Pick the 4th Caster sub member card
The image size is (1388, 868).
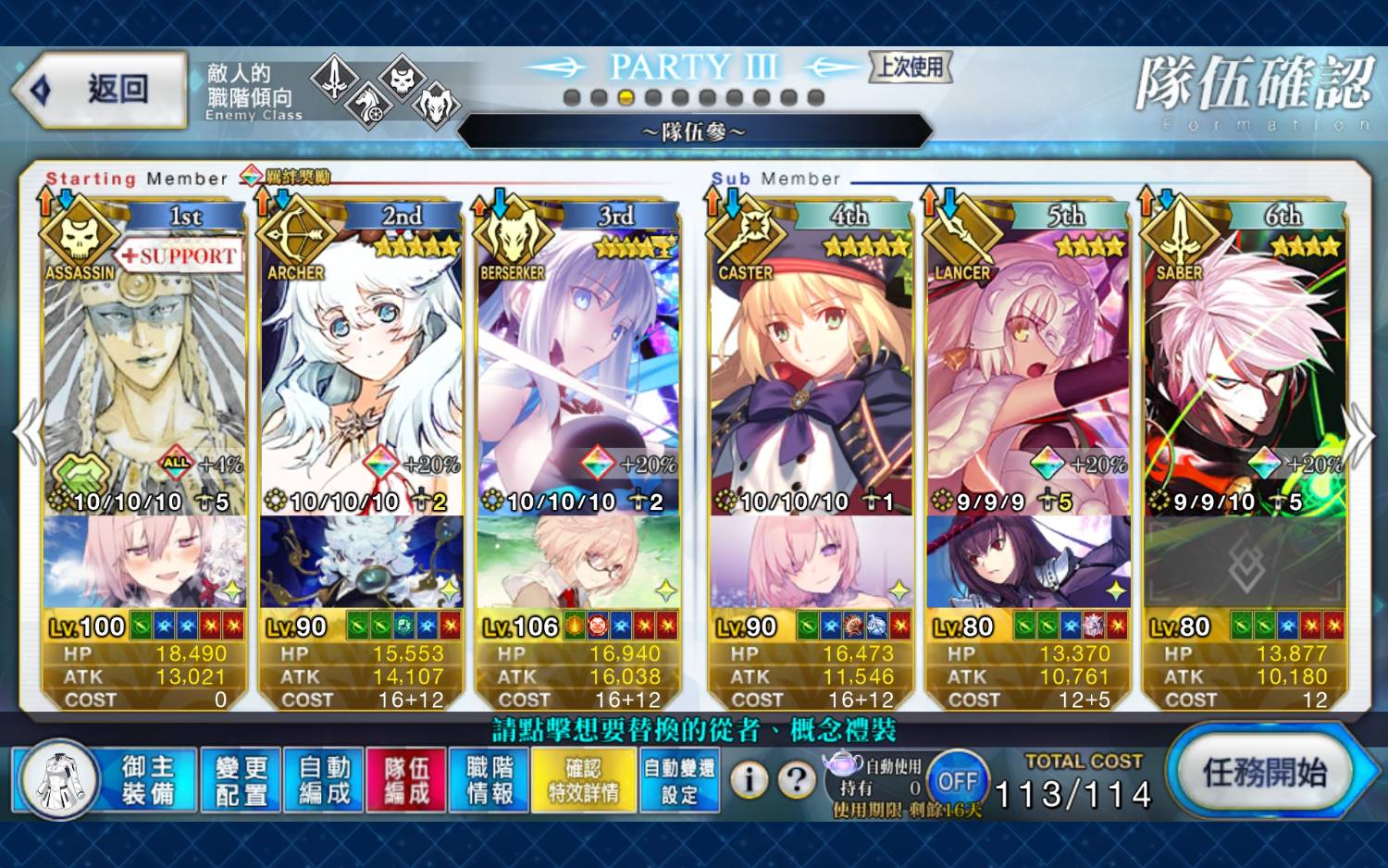(812, 370)
